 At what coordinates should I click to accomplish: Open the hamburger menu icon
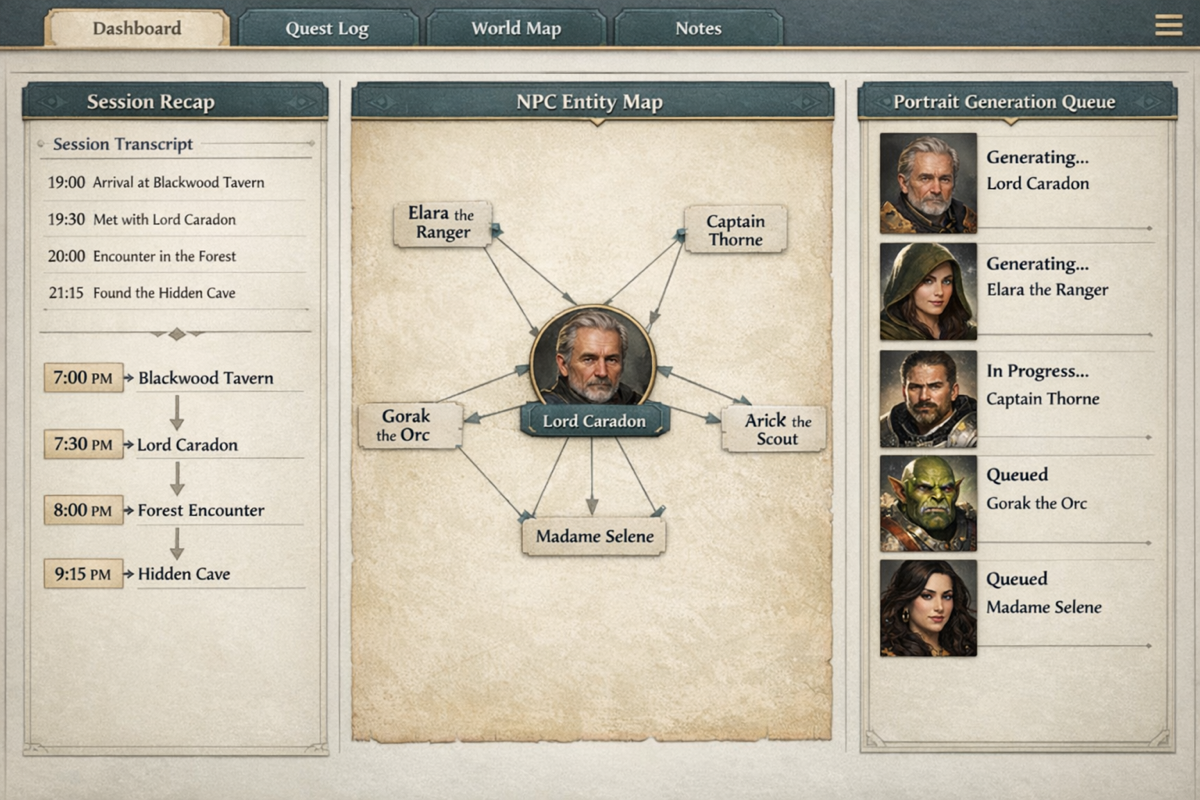[1168, 25]
